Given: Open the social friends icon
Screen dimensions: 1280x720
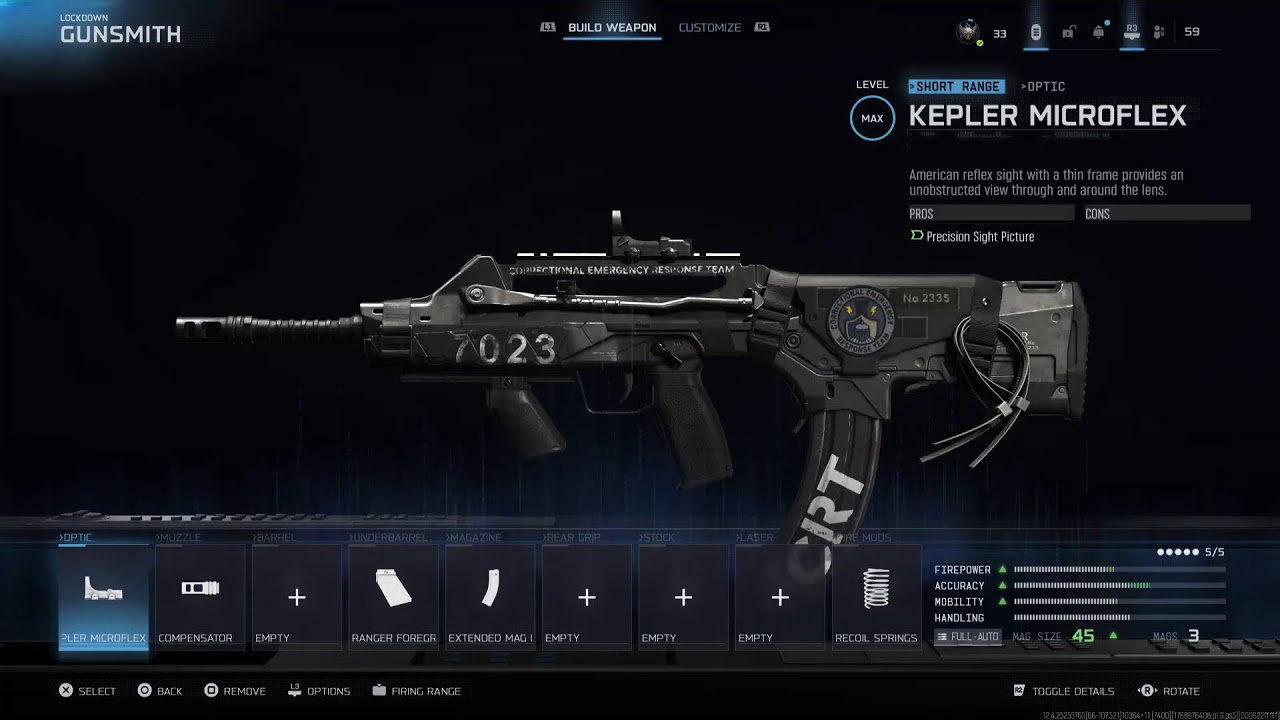Looking at the screenshot, I should click(1159, 32).
